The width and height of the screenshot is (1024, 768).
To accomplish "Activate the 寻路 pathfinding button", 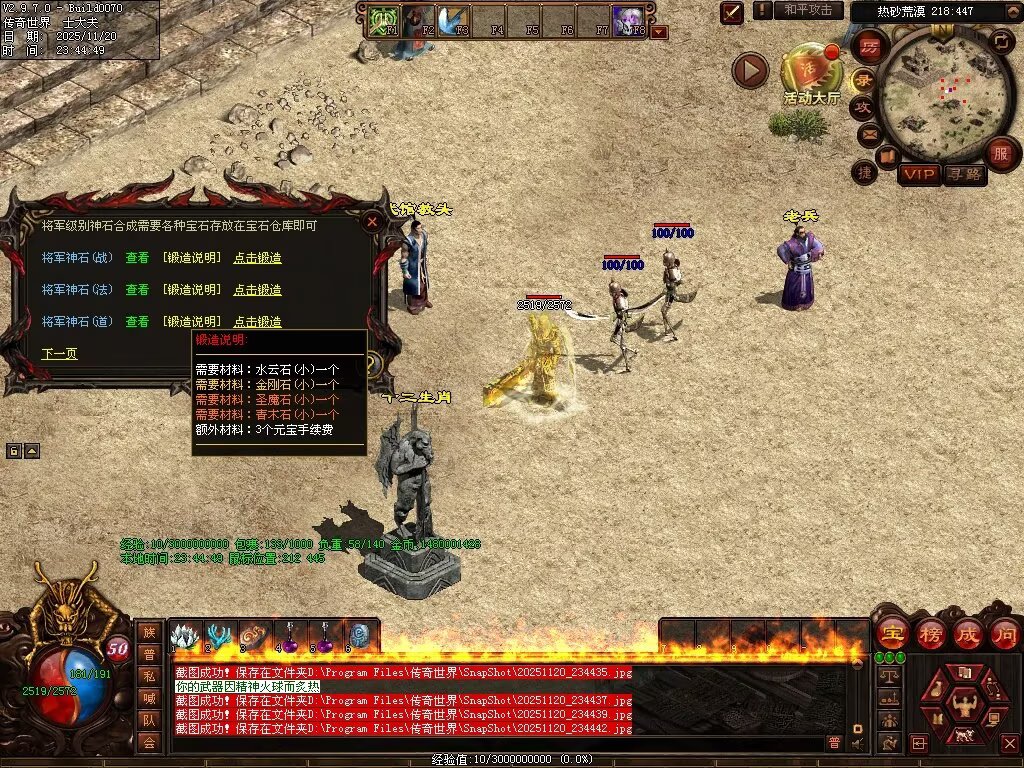I will pyautogui.click(x=964, y=175).
